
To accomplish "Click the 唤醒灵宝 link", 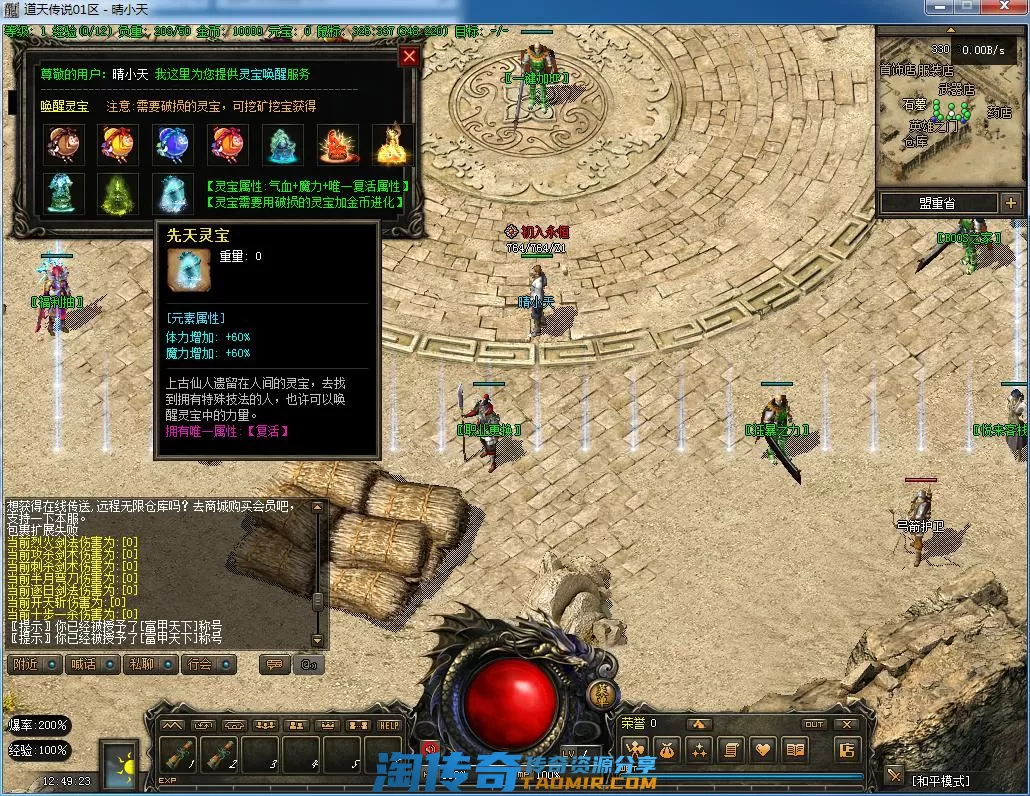I will point(64,106).
